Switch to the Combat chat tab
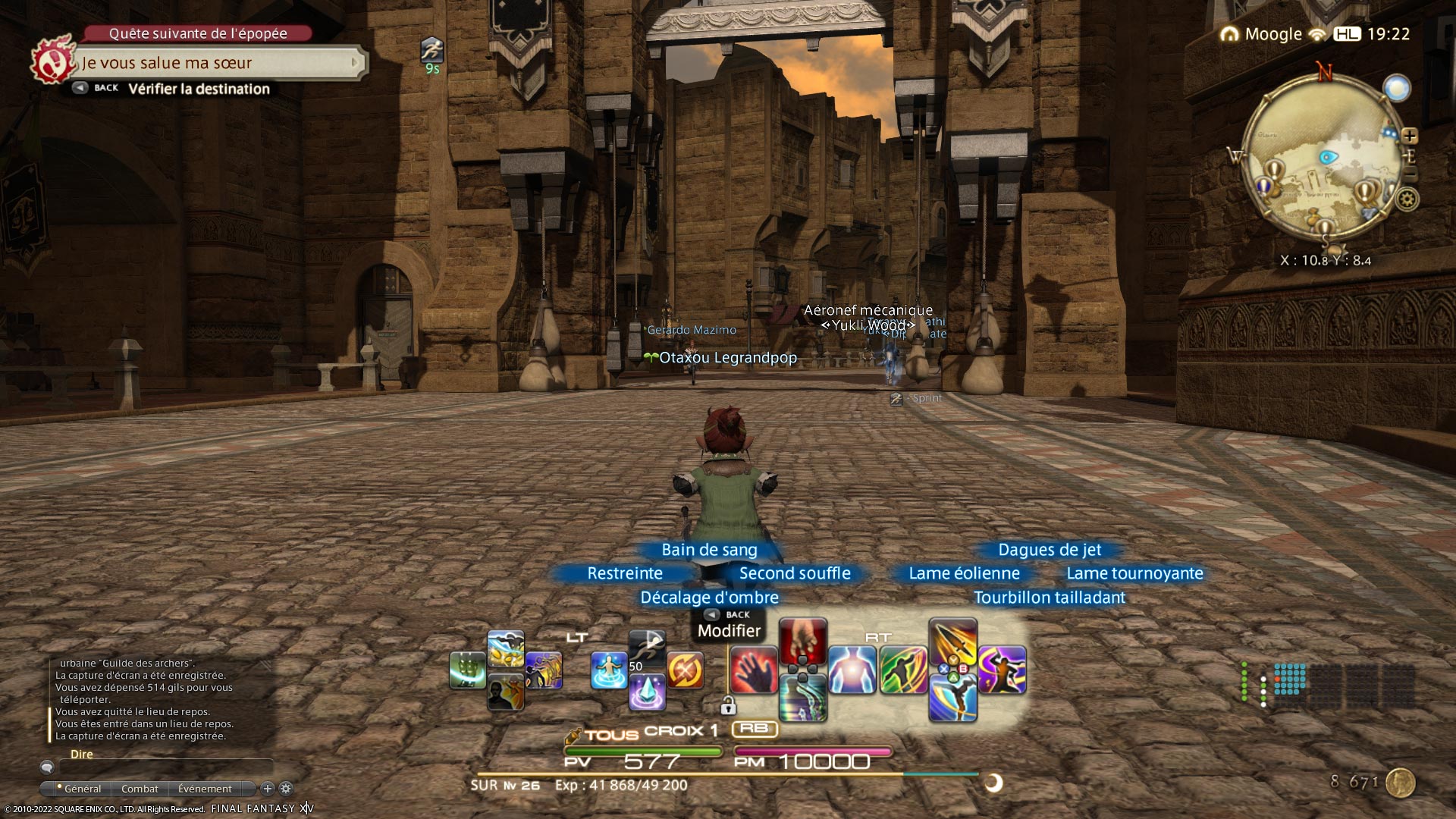1456x819 pixels. [140, 789]
